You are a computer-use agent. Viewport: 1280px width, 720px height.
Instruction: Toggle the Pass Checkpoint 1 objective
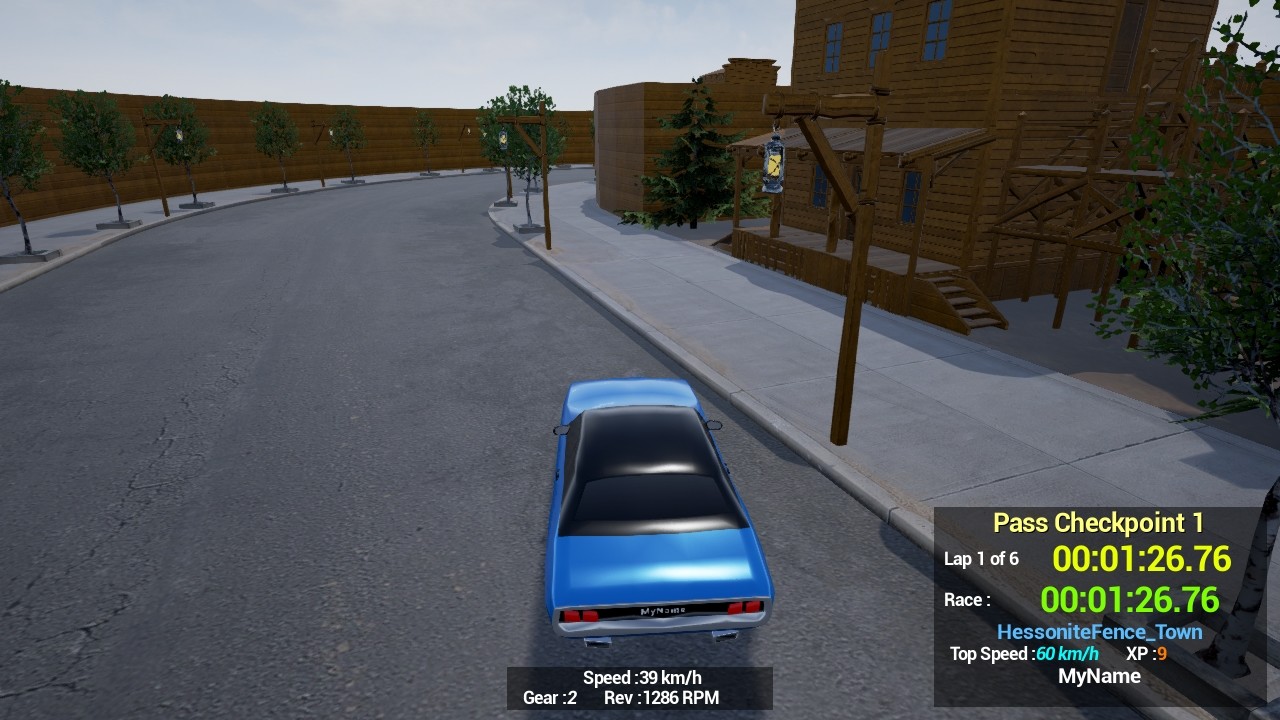tap(1097, 522)
